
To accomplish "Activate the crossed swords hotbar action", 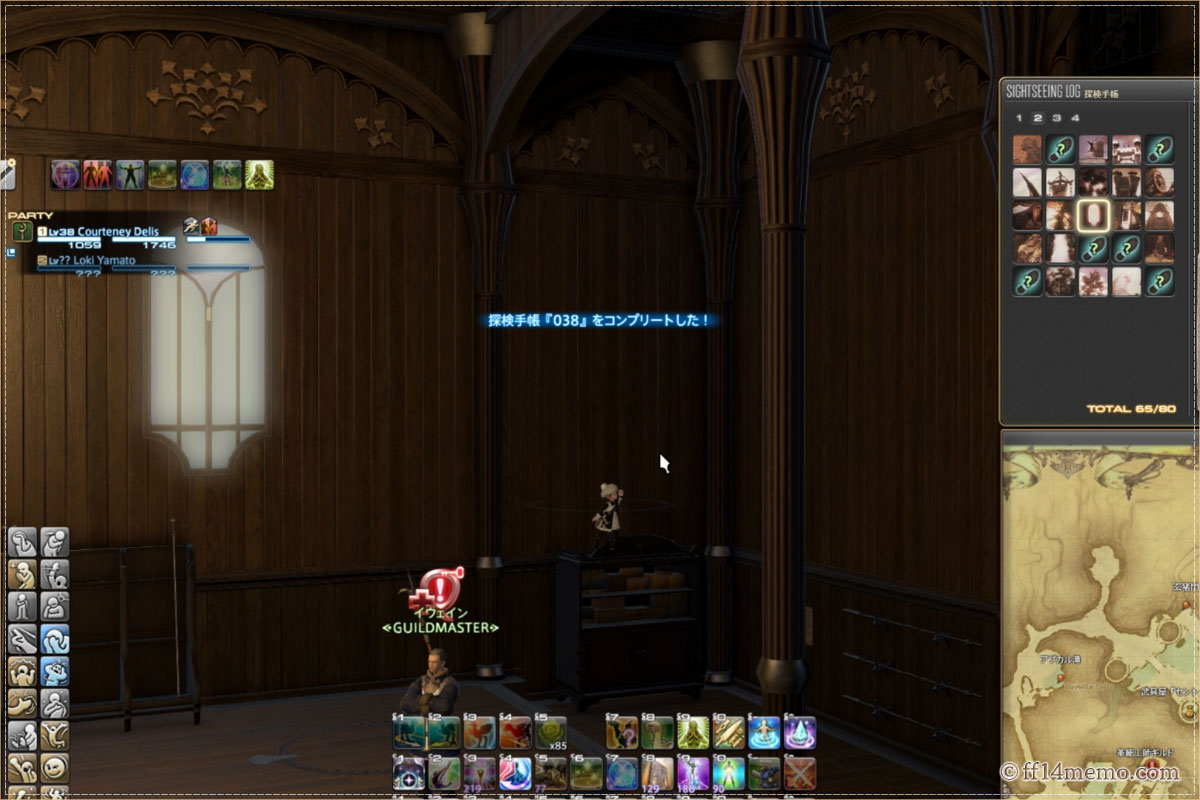I will coord(799,773).
